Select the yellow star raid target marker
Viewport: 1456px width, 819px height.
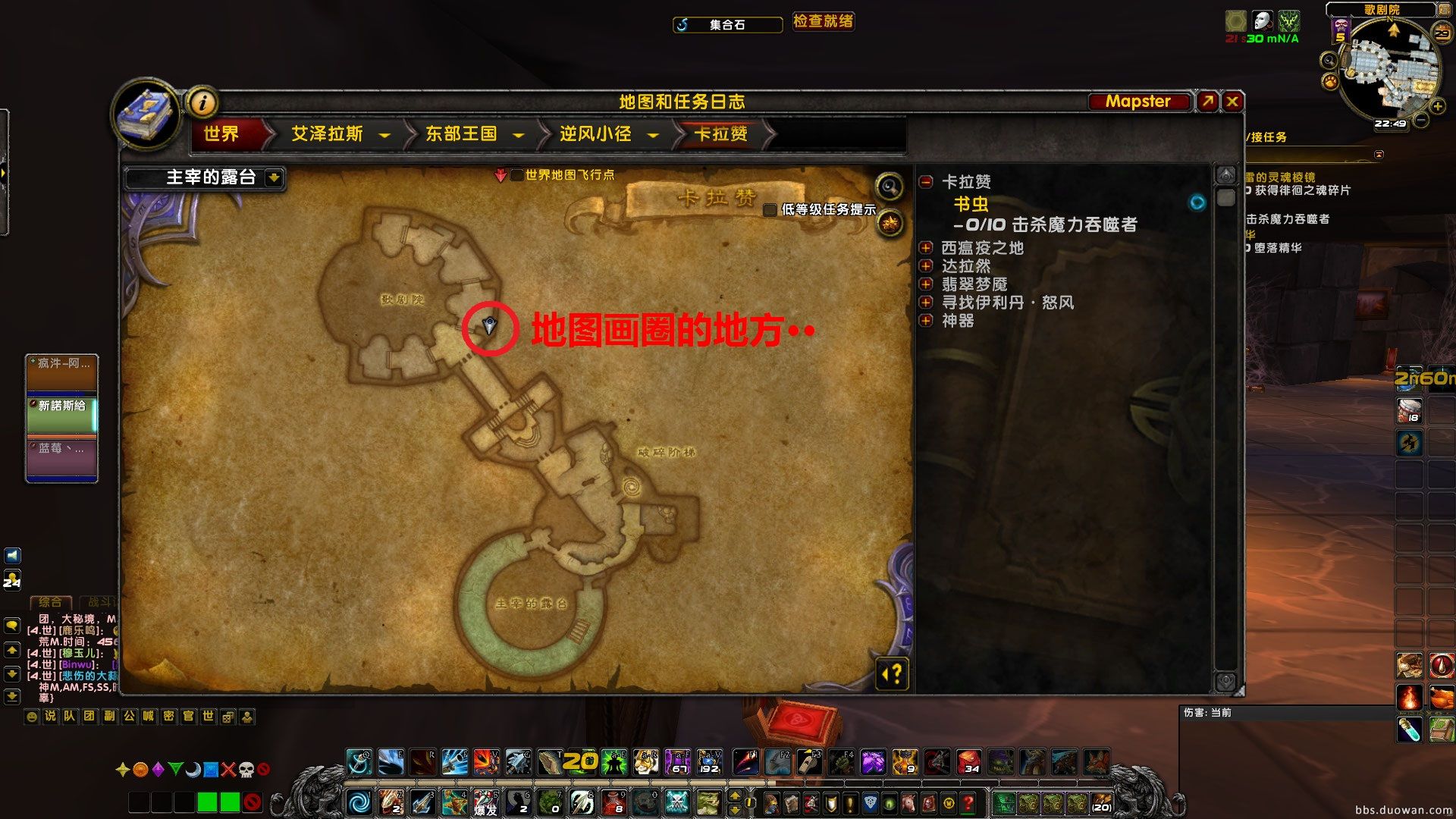point(123,769)
